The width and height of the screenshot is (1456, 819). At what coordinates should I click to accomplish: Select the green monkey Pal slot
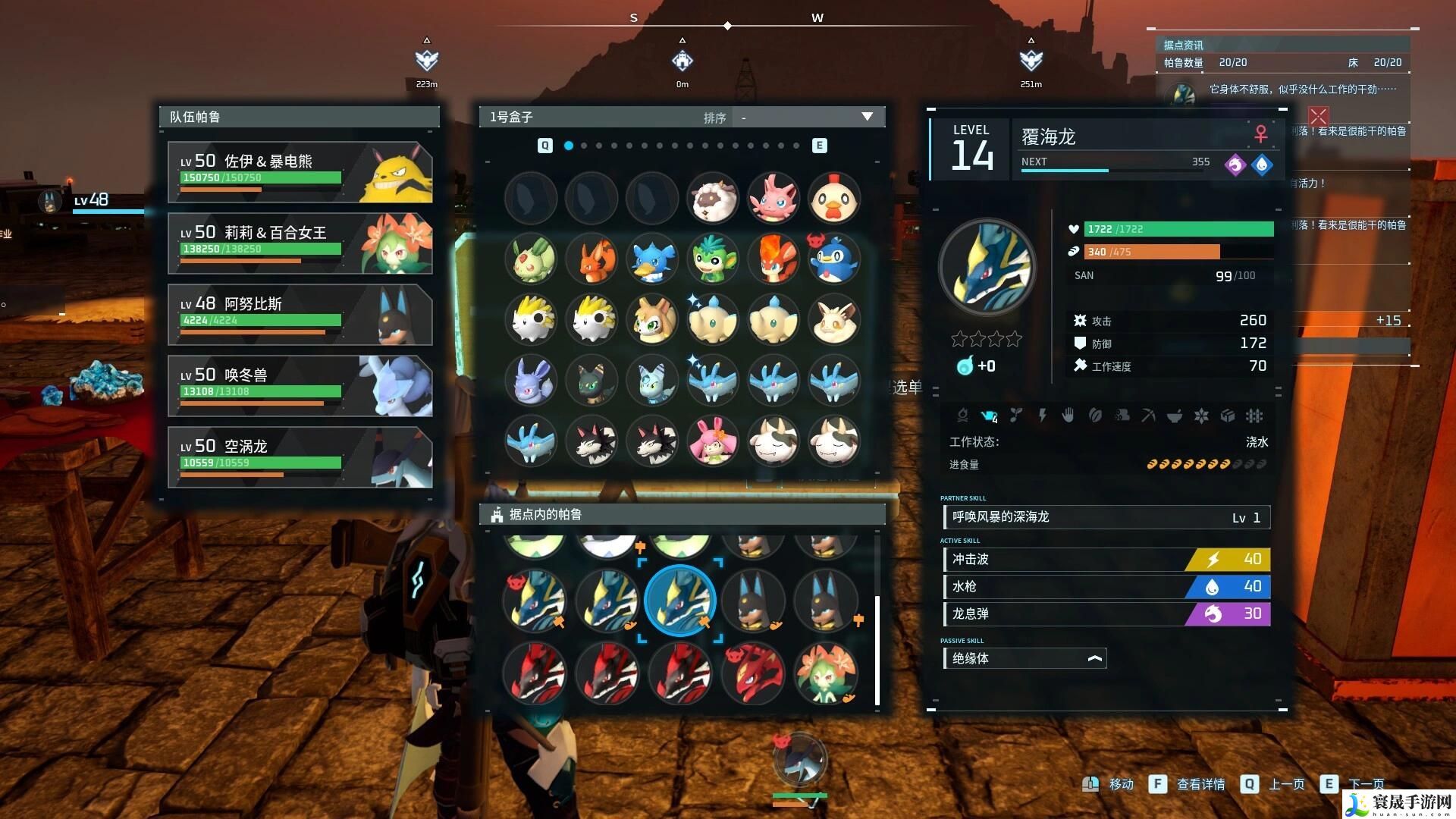[x=712, y=259]
